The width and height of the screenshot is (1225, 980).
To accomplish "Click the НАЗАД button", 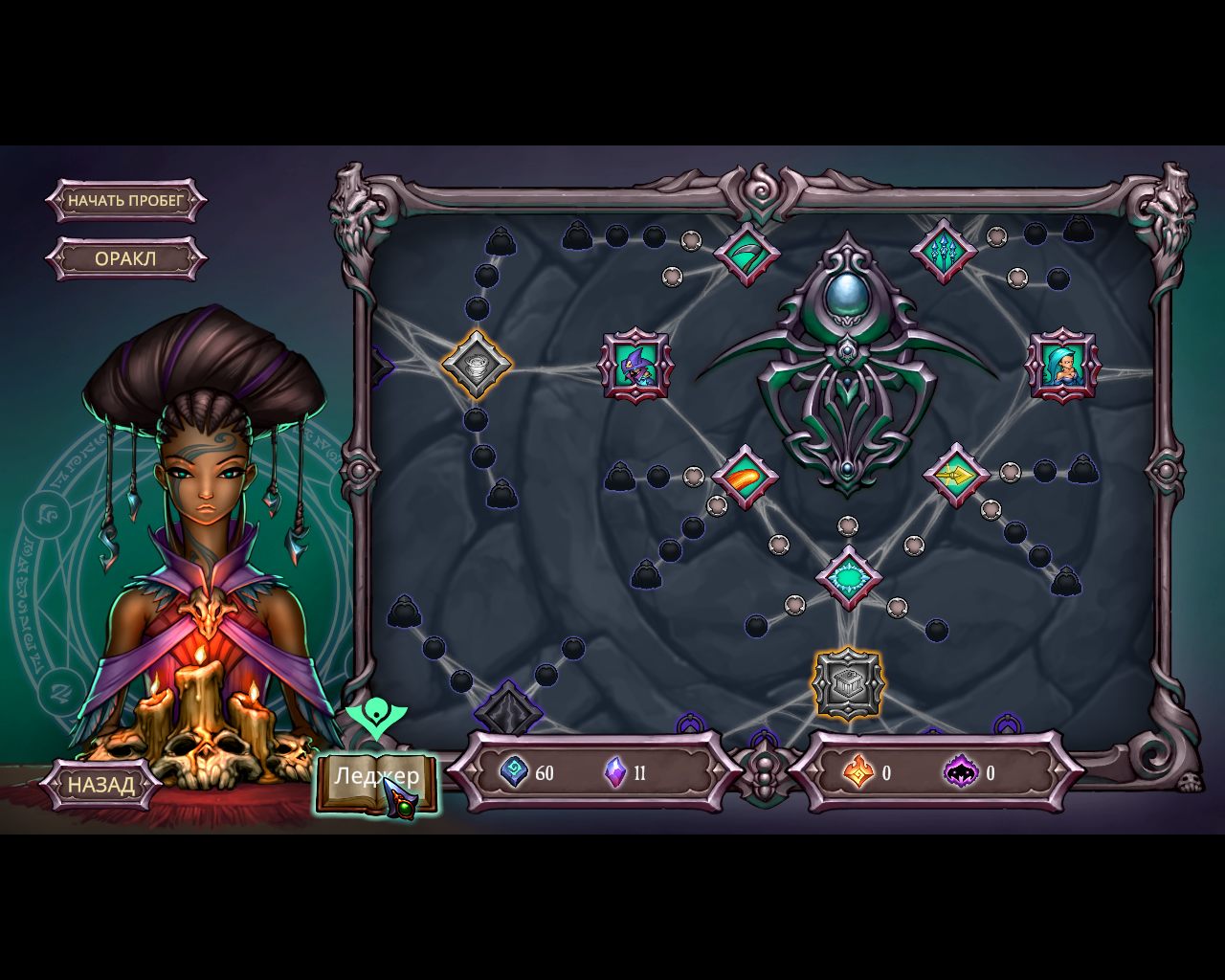I will (100, 785).
